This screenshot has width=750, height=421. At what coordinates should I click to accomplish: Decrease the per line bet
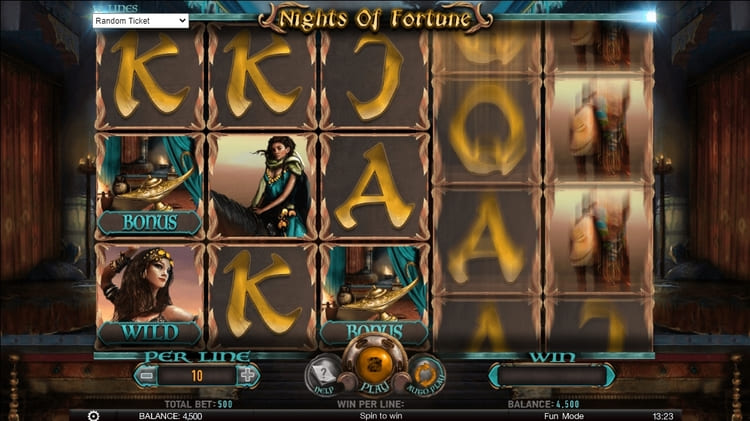147,375
